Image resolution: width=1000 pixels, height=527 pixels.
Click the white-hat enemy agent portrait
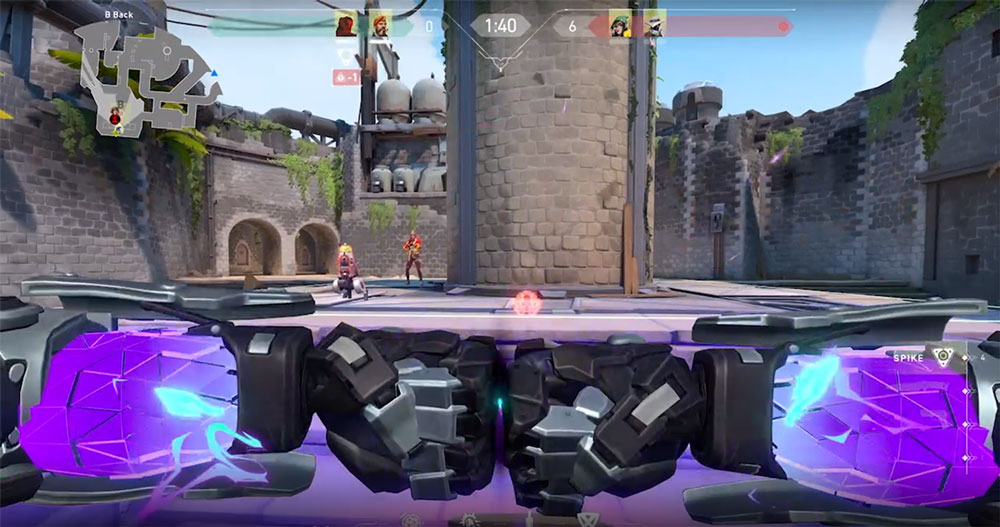pyautogui.click(x=653, y=25)
